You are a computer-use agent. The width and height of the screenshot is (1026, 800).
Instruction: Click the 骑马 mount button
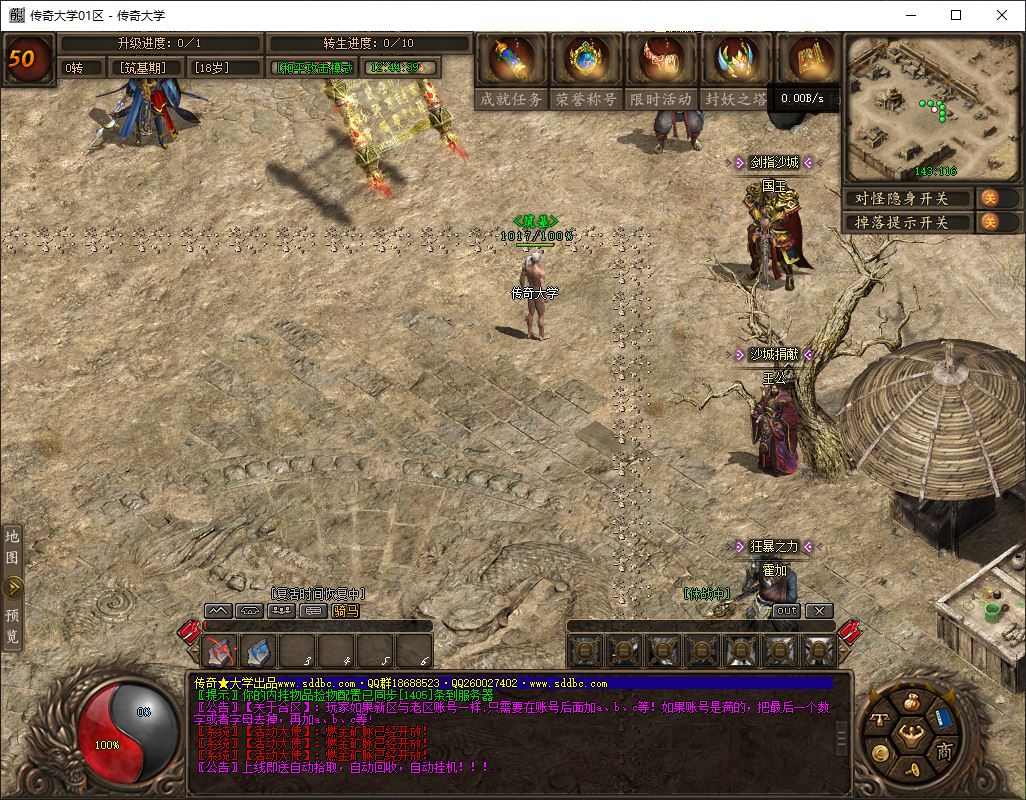point(345,610)
